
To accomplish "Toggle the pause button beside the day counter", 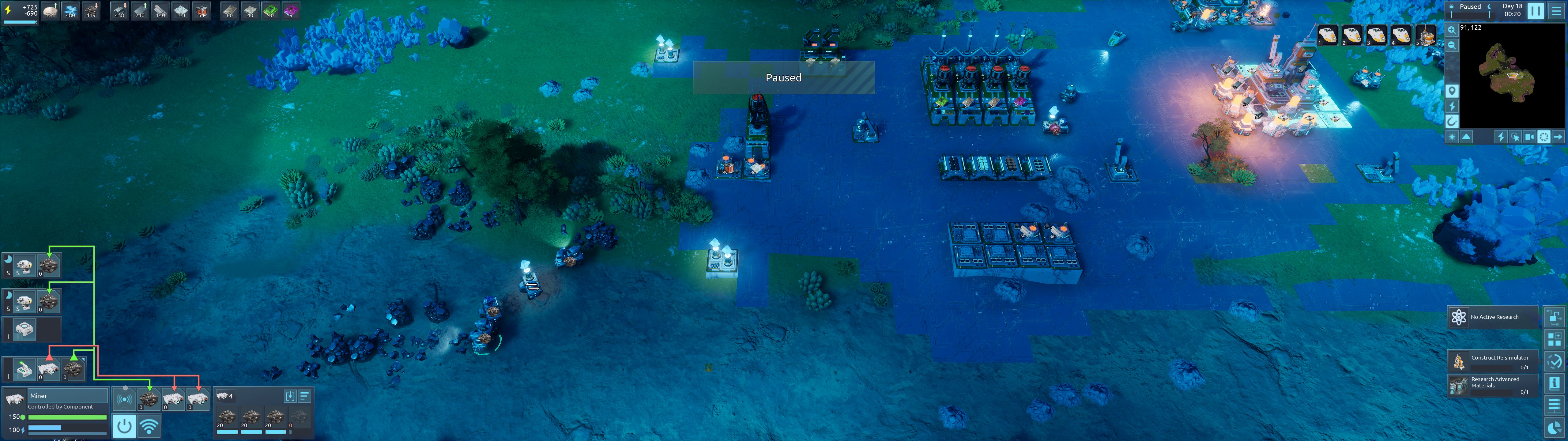I will pos(1535,10).
